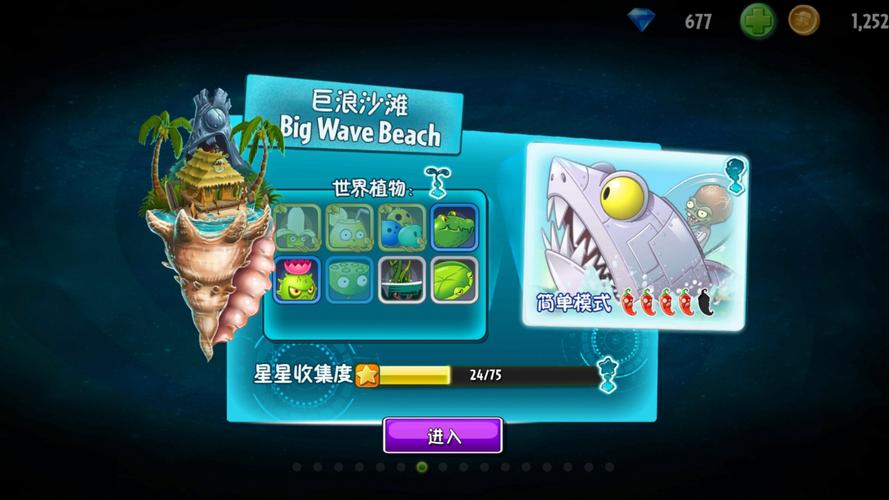Choose the pink-flowered cactus plant icon
This screenshot has width=889, height=500.
point(297,280)
